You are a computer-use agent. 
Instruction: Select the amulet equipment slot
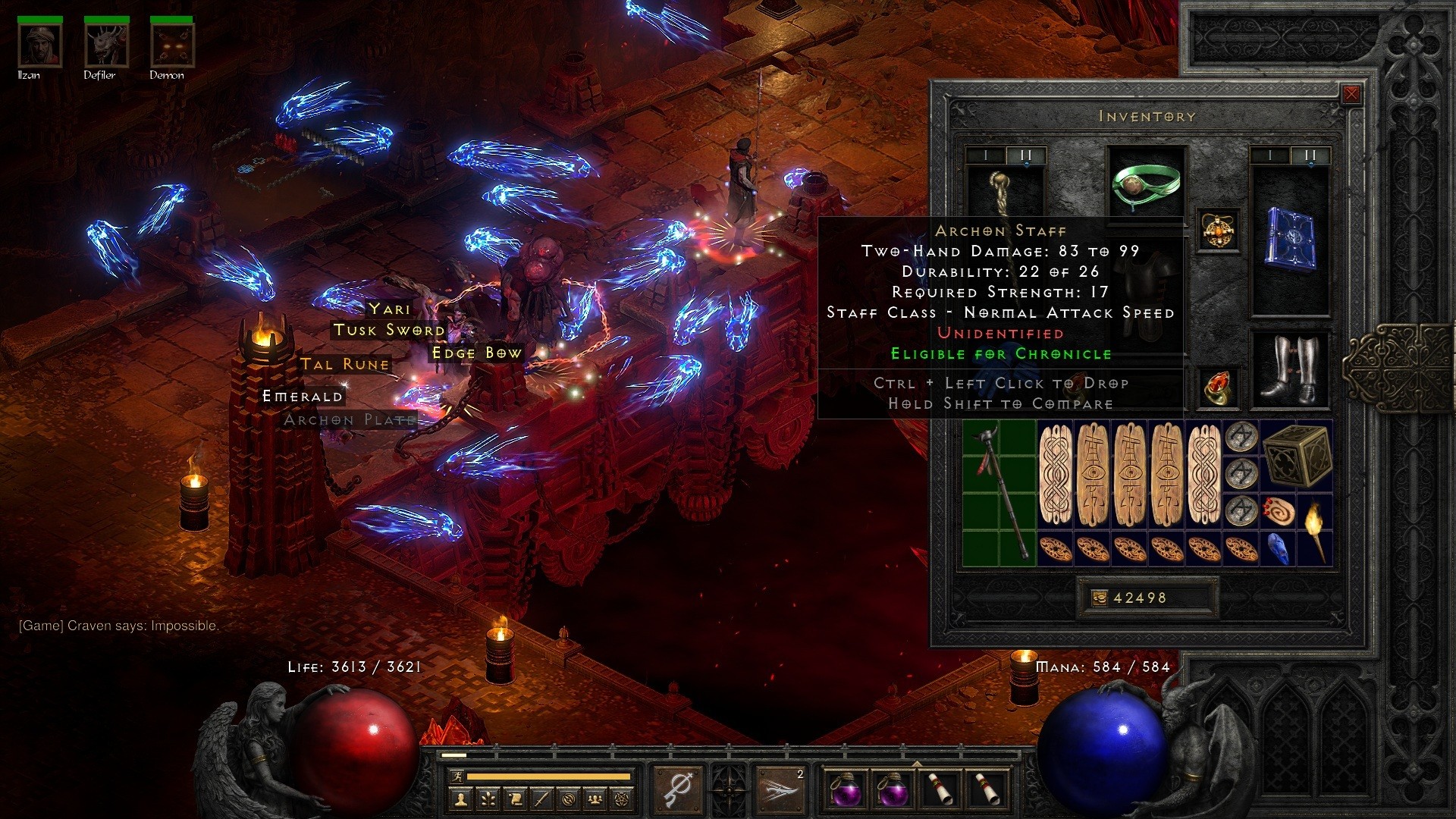pyautogui.click(x=1219, y=231)
